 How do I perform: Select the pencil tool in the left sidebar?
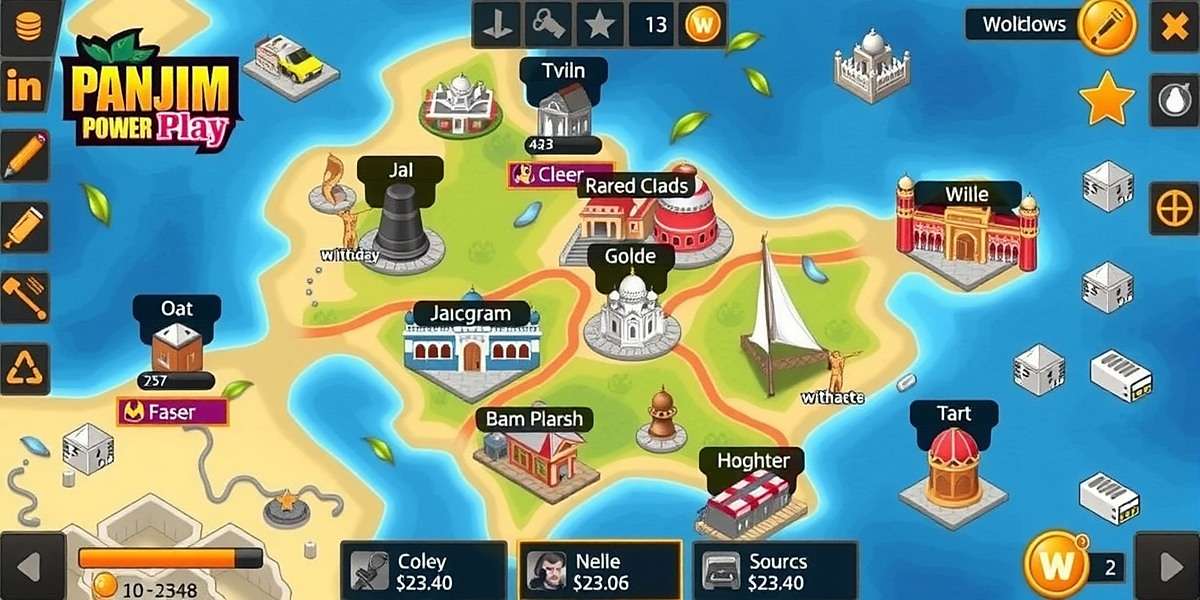(x=24, y=156)
